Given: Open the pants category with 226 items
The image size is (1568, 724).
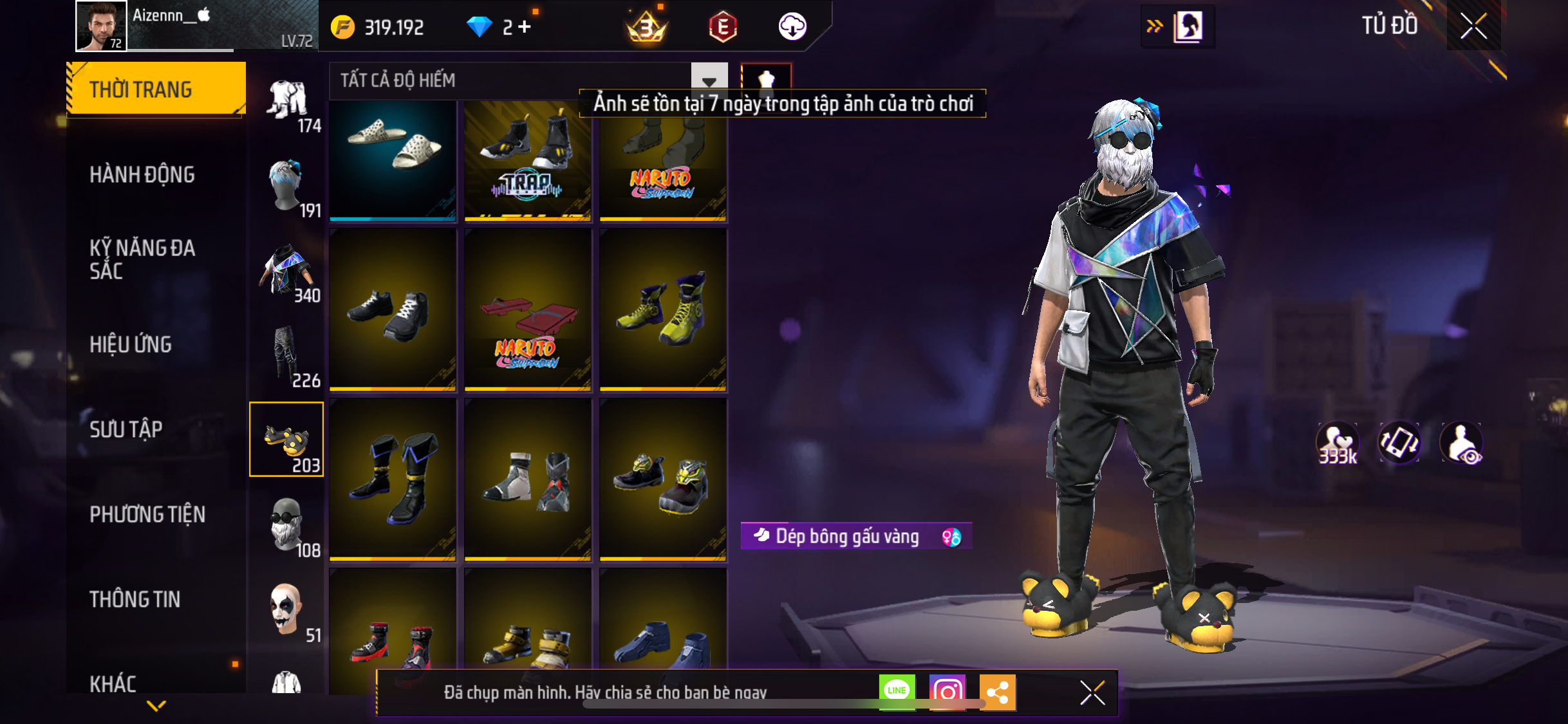Looking at the screenshot, I should pyautogui.click(x=286, y=356).
